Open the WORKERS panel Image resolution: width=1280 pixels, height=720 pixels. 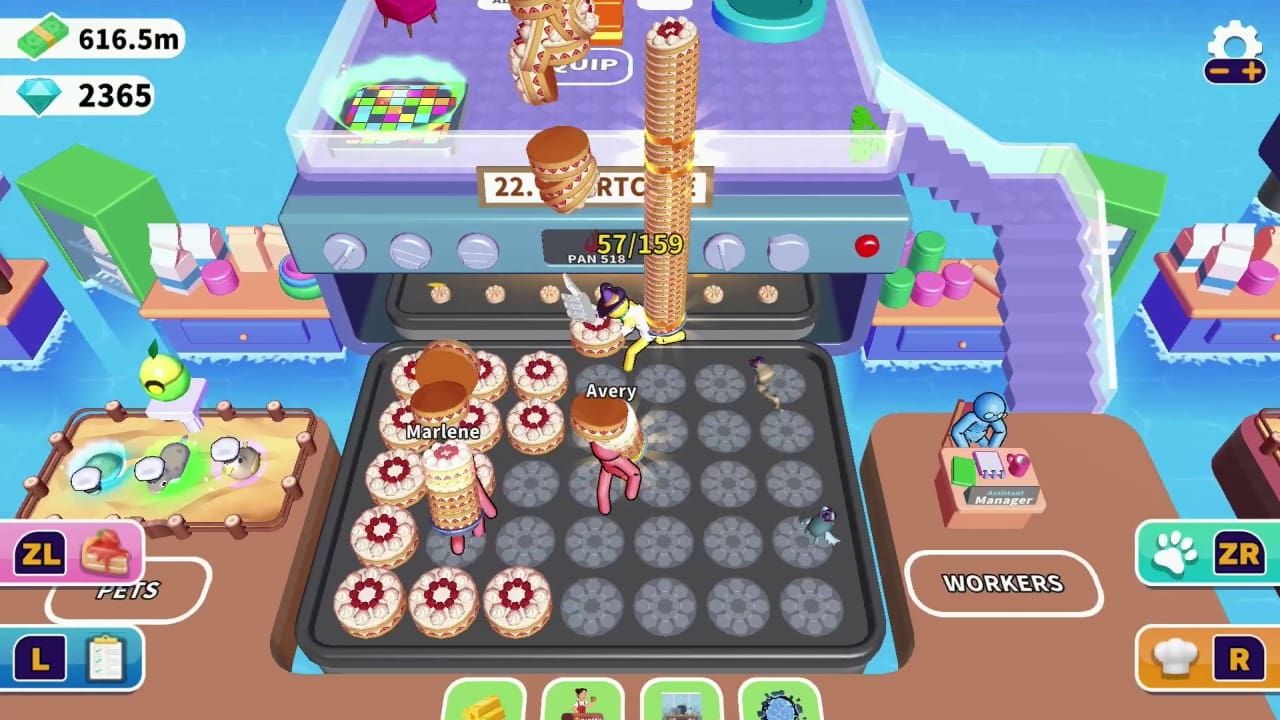[x=1005, y=584]
